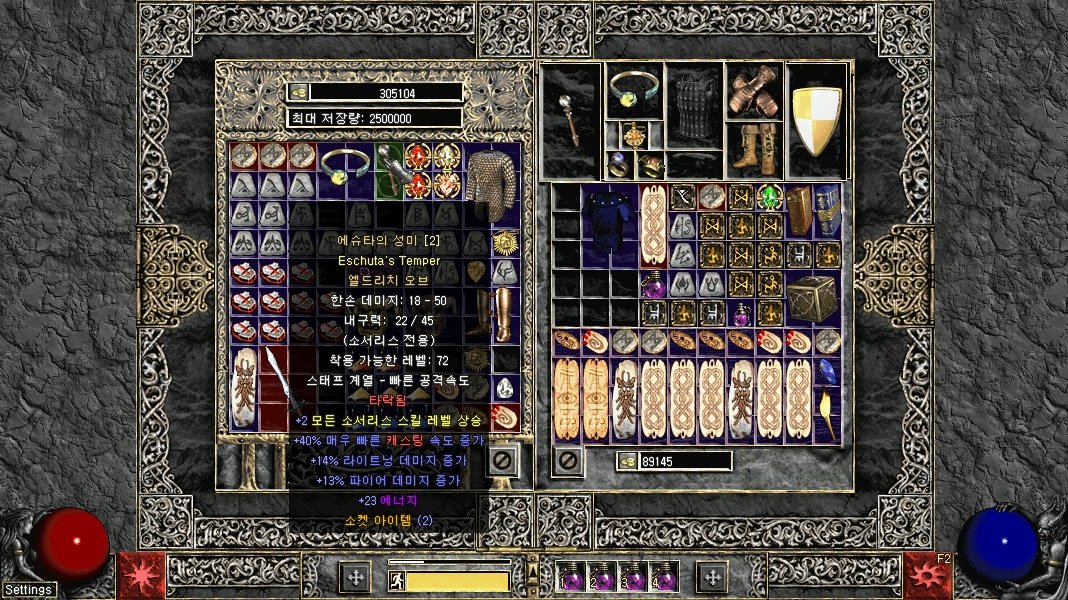Select the equipped gloves slot
Image resolution: width=1068 pixels, height=600 pixels.
click(x=754, y=92)
